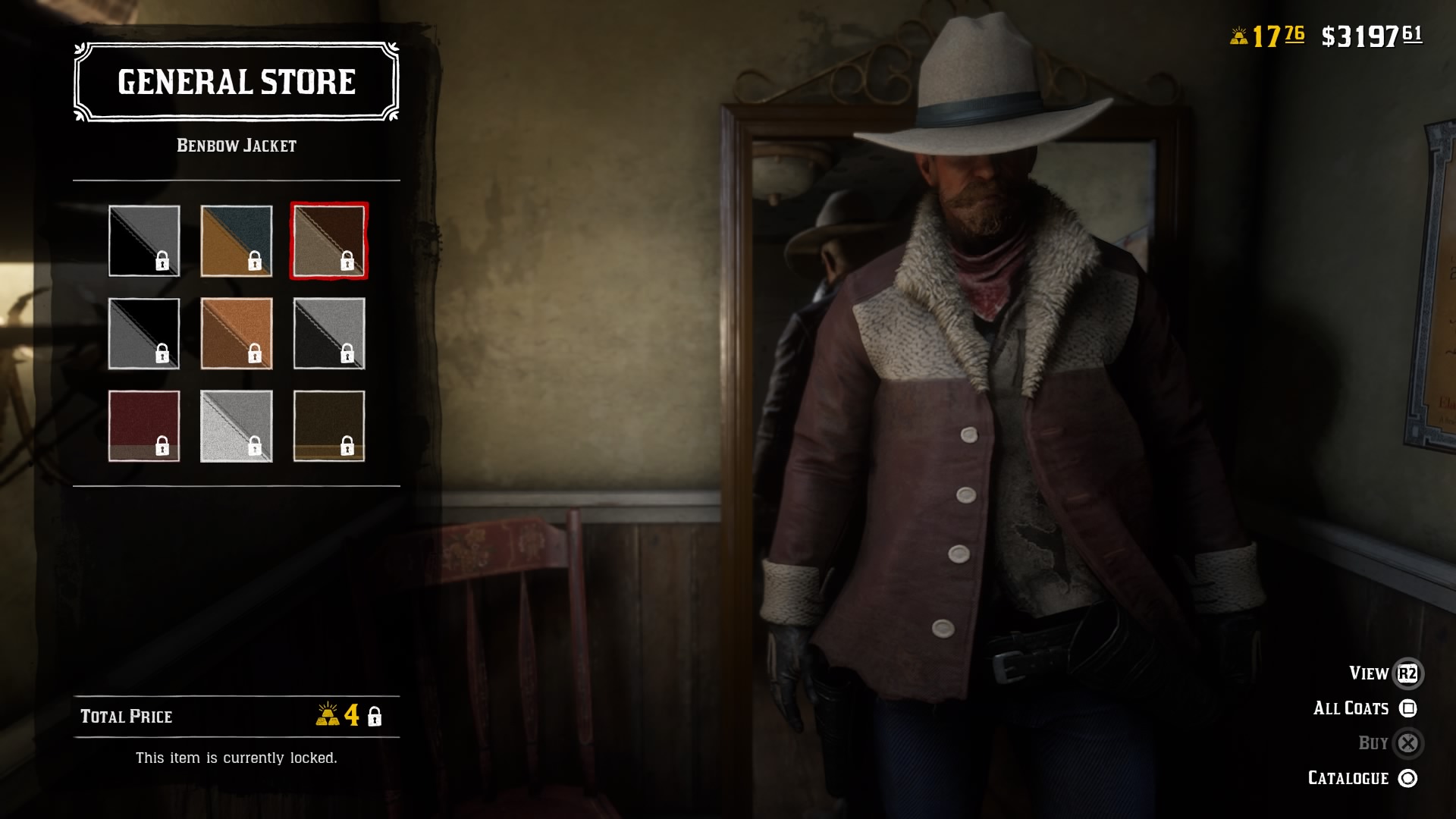This screenshot has height=819, width=1456.
Task: Click the circle button icon beside Catalogue
Action: (x=1408, y=778)
